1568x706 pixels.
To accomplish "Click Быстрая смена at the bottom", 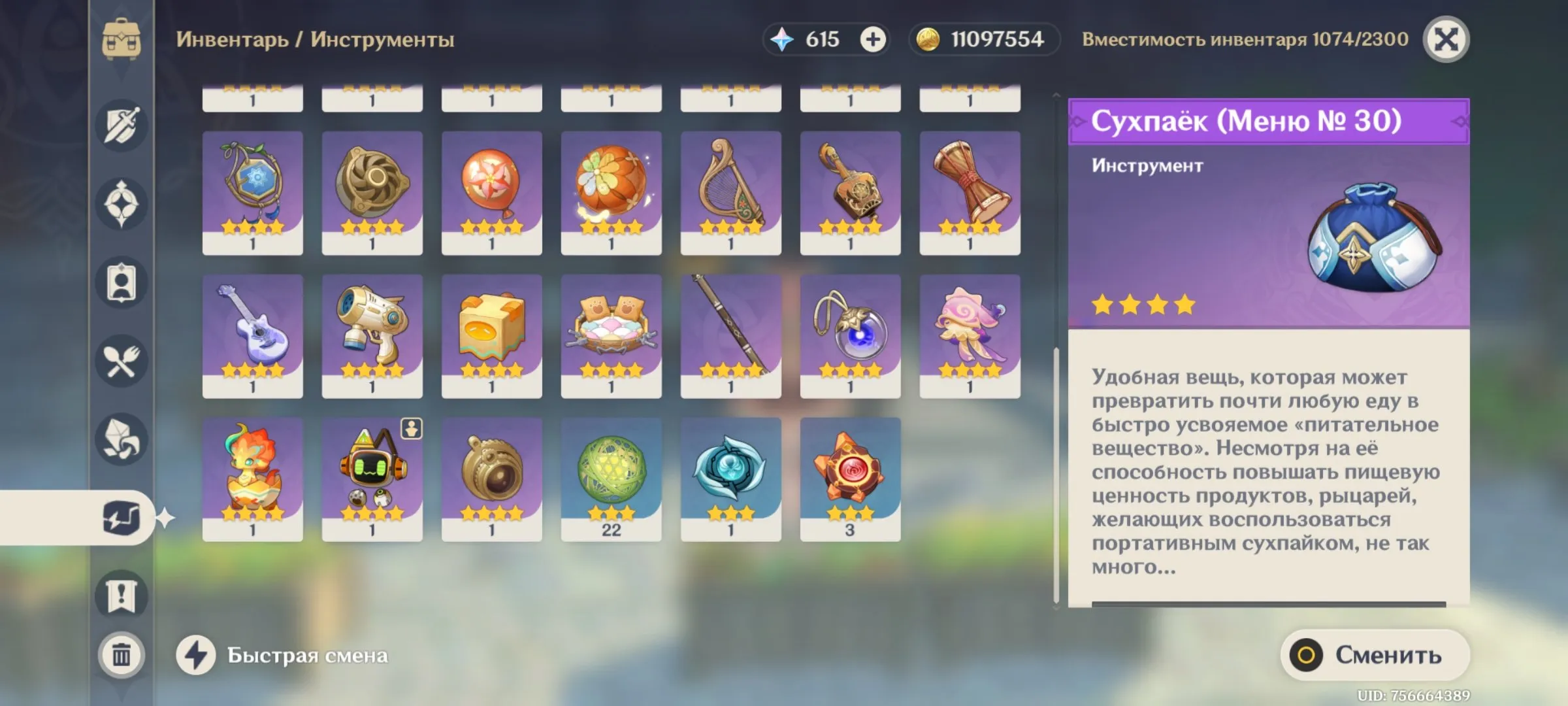I will (x=307, y=655).
